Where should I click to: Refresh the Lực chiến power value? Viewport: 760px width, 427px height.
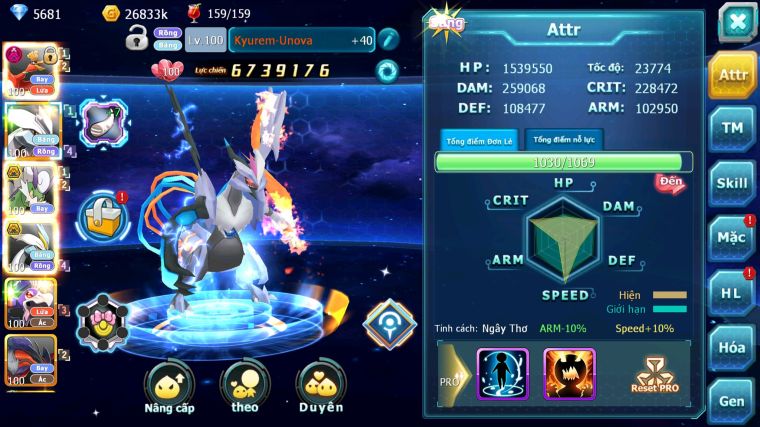(387, 70)
